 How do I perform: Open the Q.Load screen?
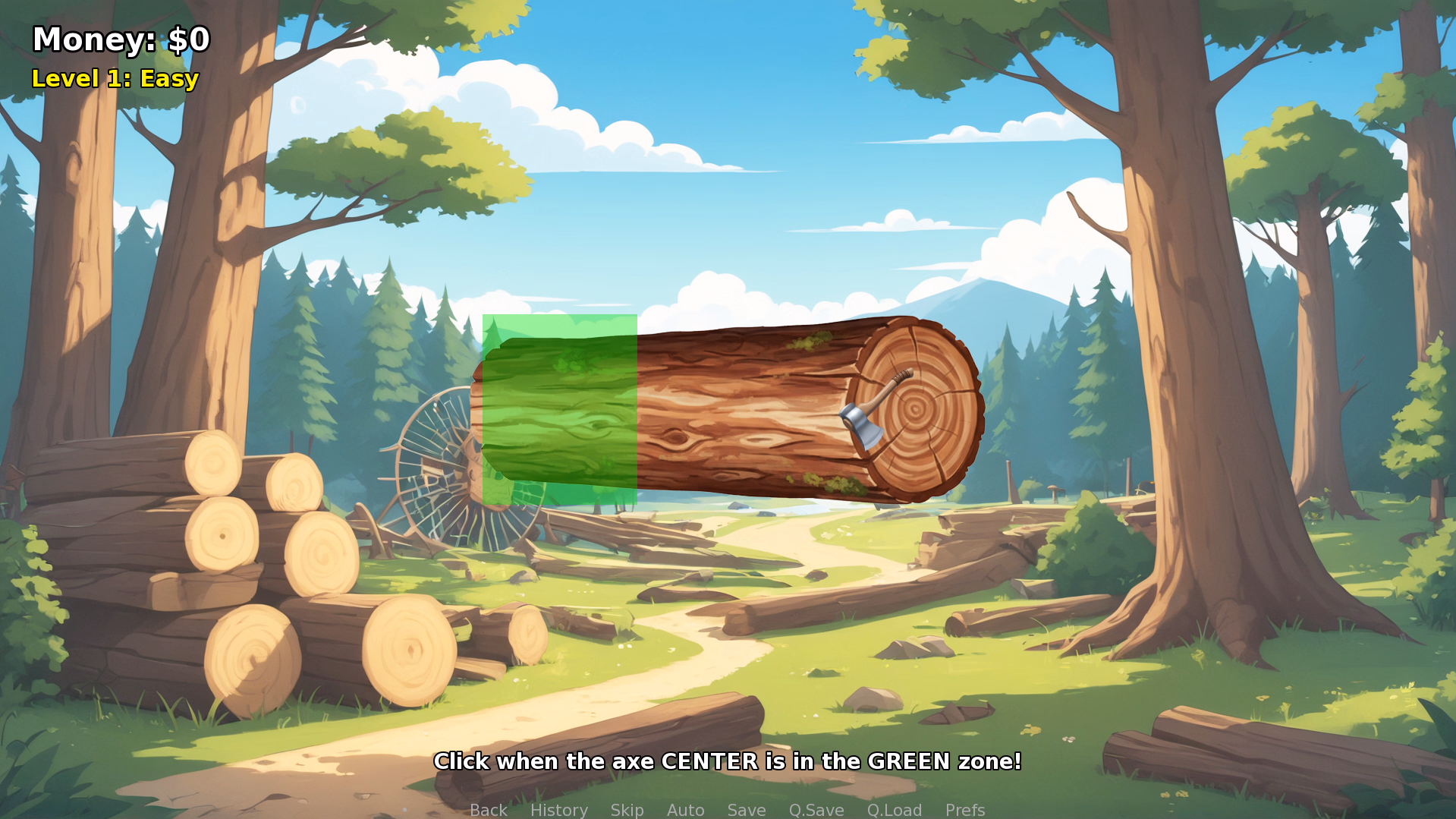point(895,809)
